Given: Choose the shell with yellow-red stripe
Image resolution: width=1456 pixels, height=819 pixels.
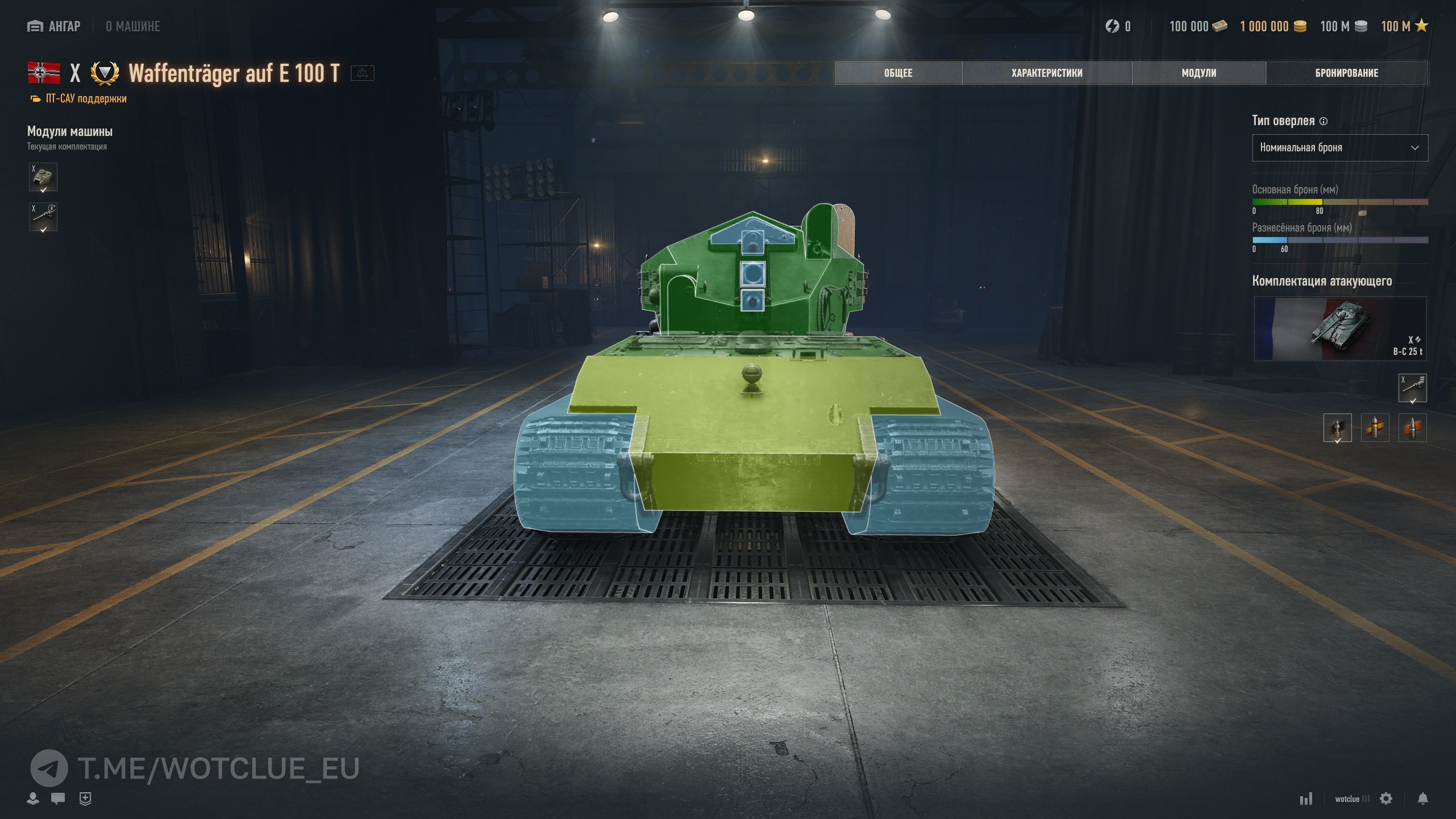Looking at the screenshot, I should [1375, 428].
